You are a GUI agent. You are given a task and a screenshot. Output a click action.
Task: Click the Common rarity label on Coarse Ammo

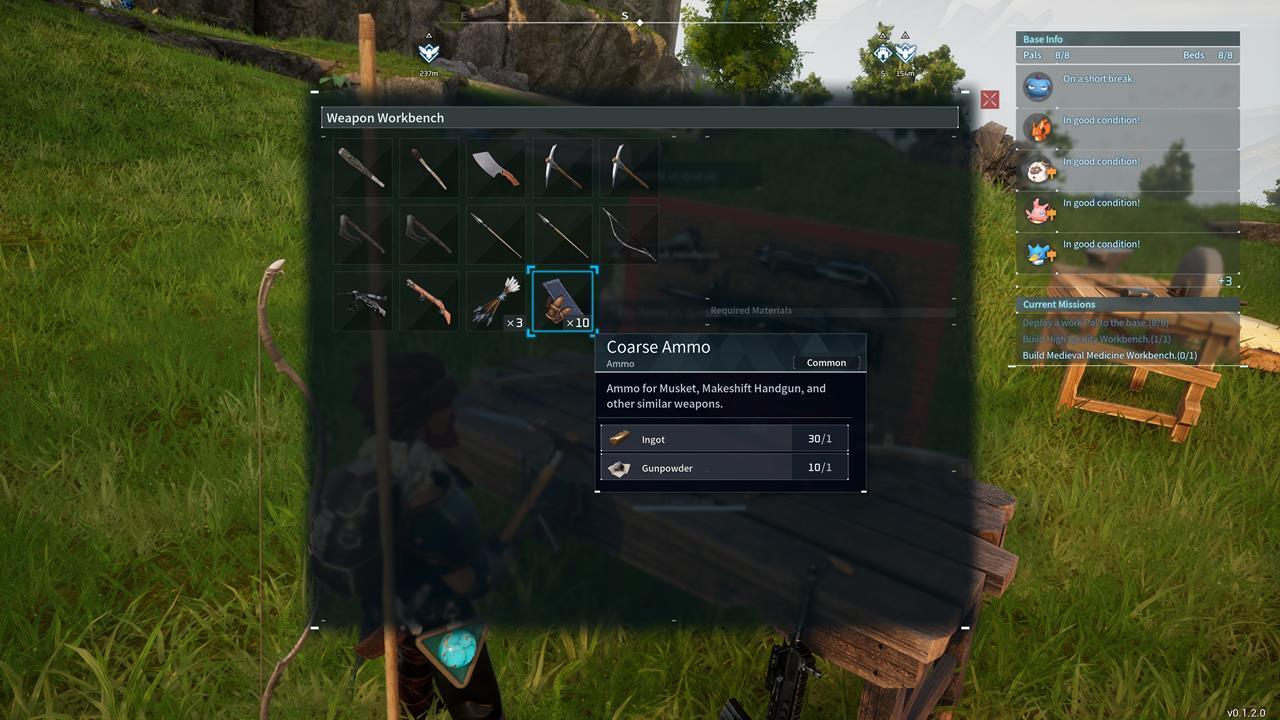tap(826, 363)
